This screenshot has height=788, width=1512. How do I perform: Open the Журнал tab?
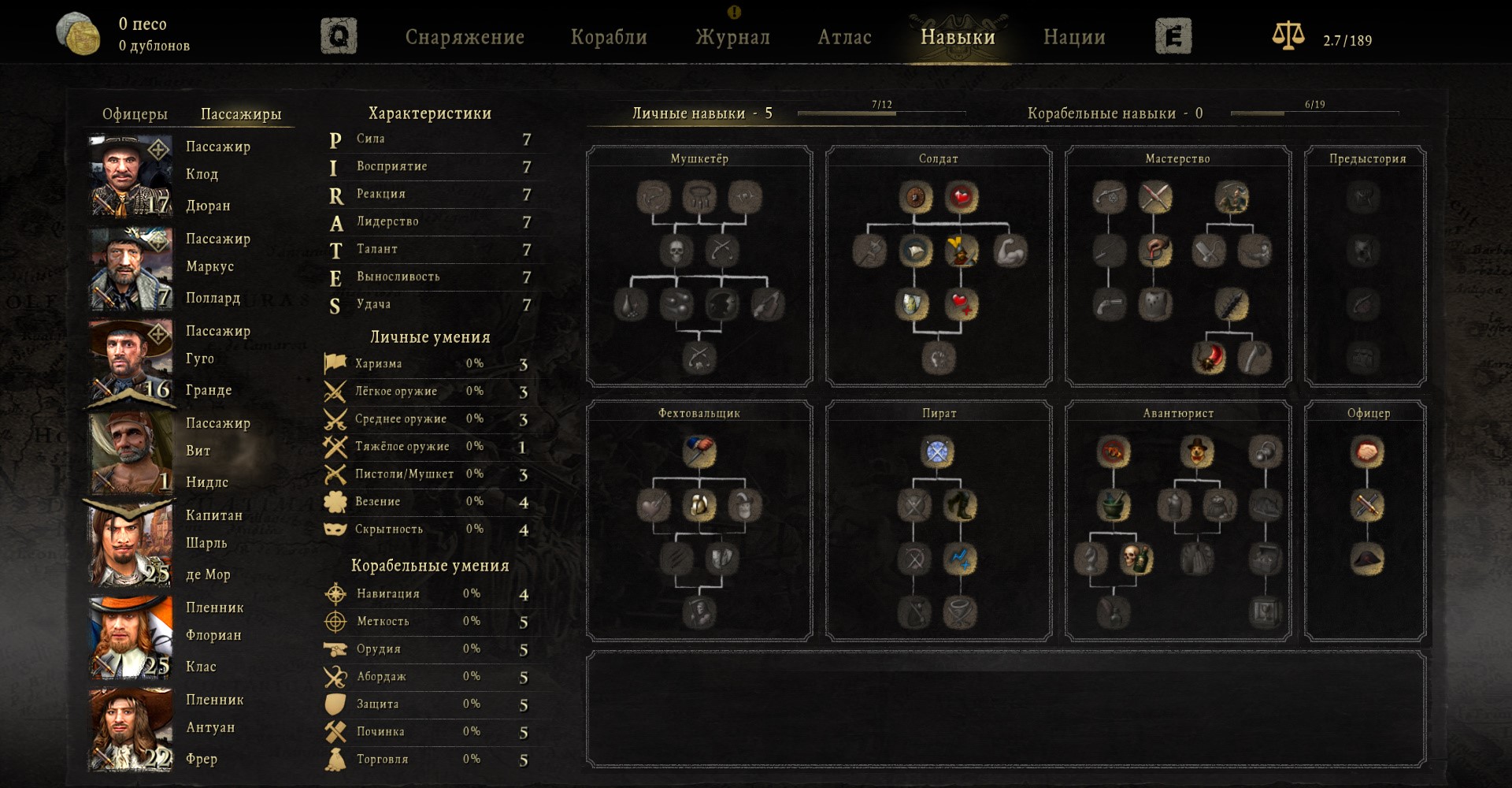(732, 37)
